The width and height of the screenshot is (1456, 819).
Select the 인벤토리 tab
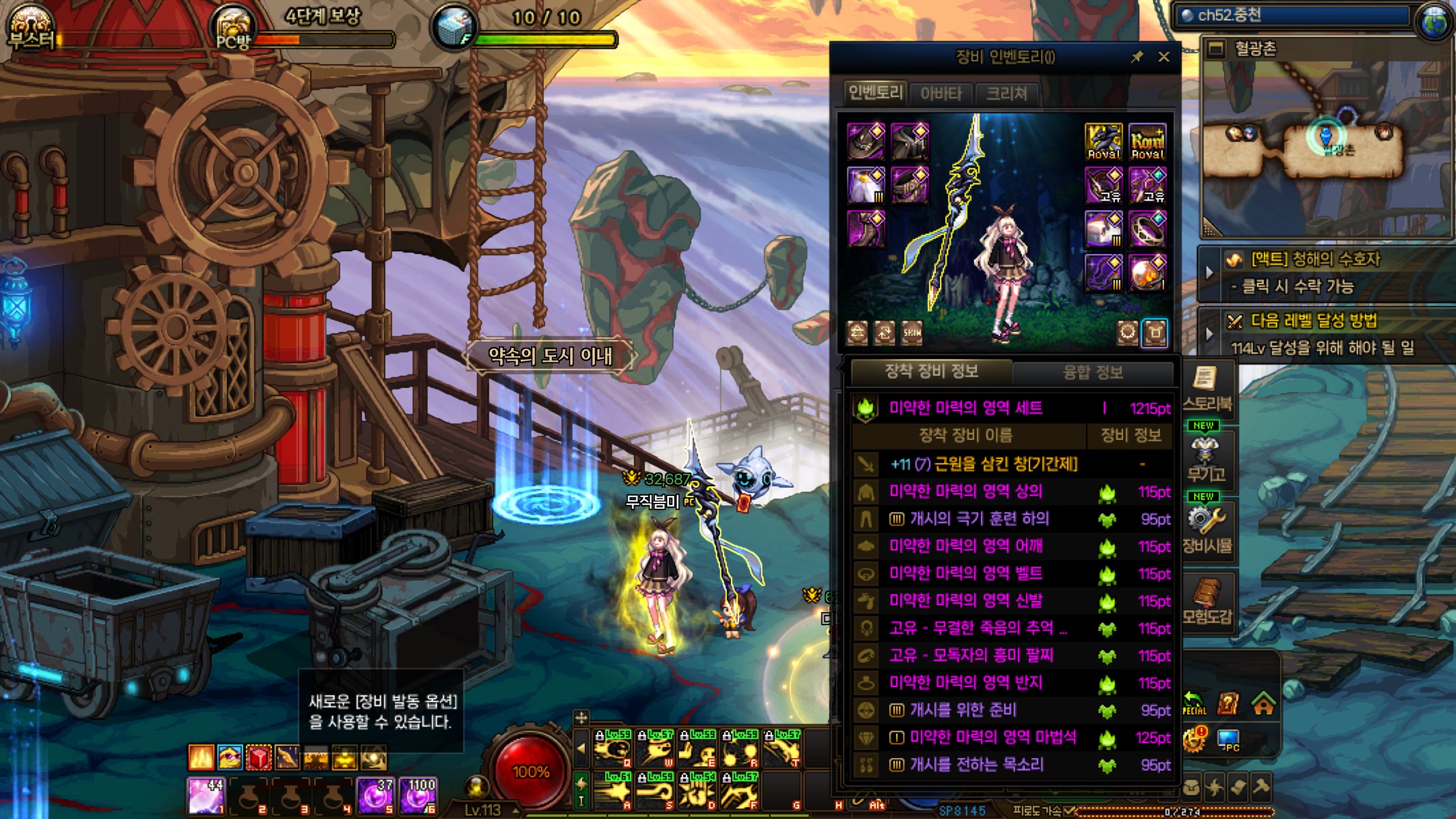coord(875,92)
